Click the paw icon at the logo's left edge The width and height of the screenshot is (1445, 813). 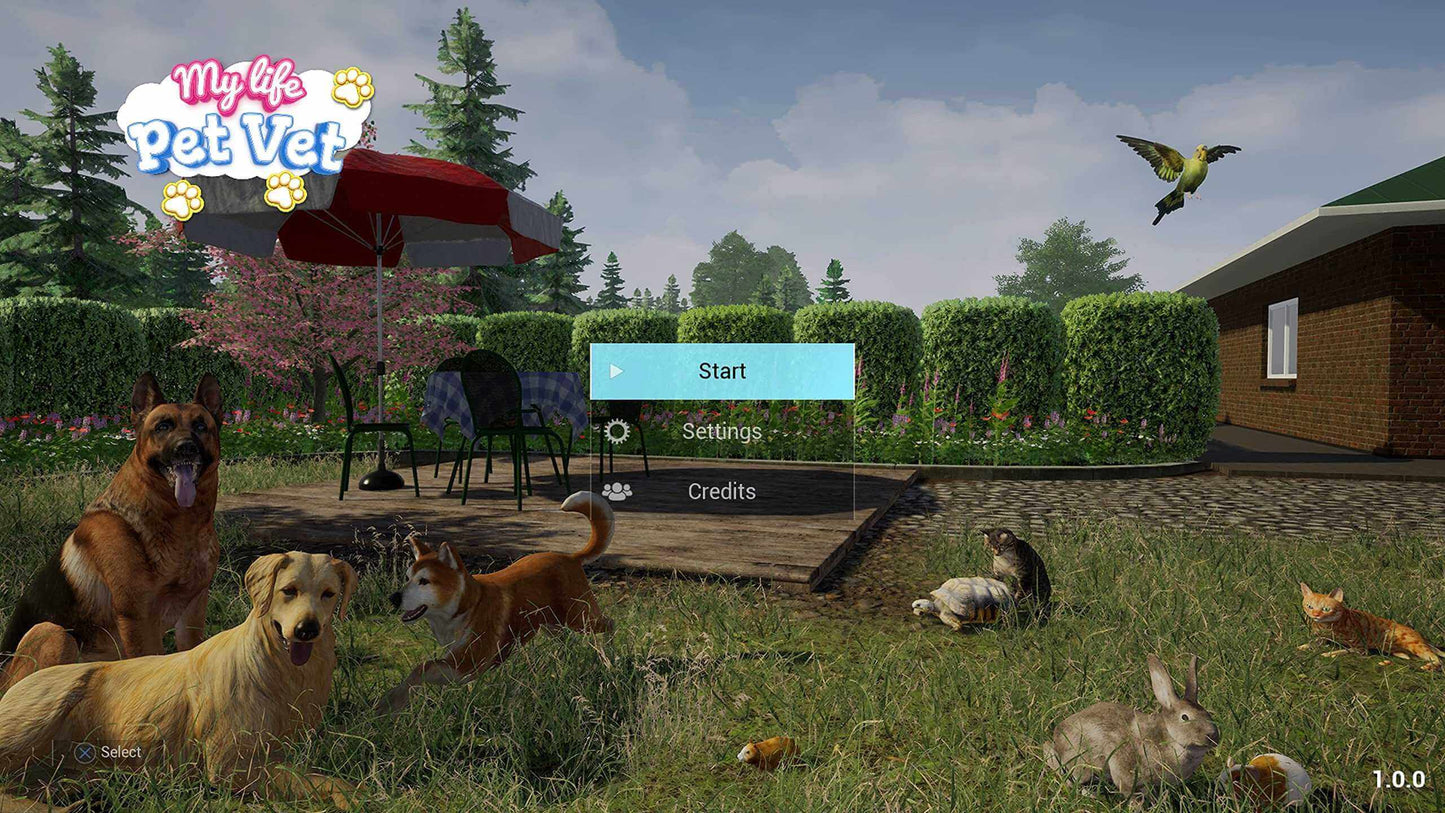(x=182, y=197)
